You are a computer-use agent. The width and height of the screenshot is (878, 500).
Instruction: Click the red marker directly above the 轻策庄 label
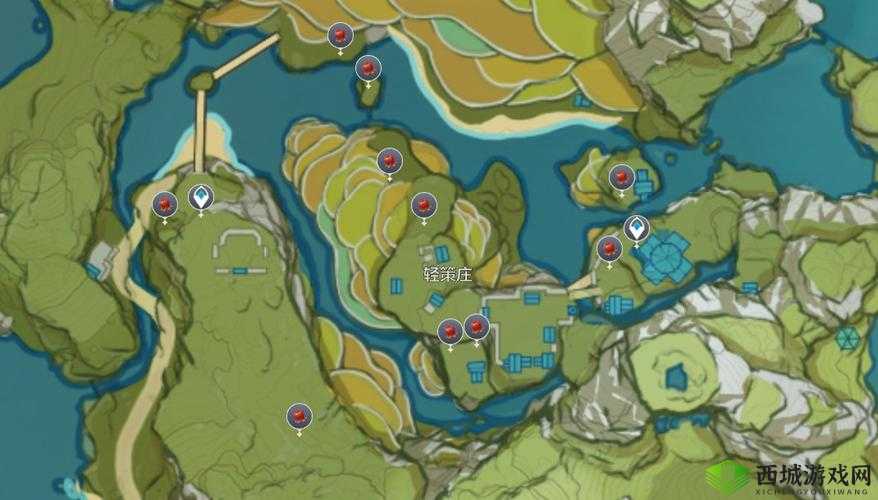[x=423, y=206]
